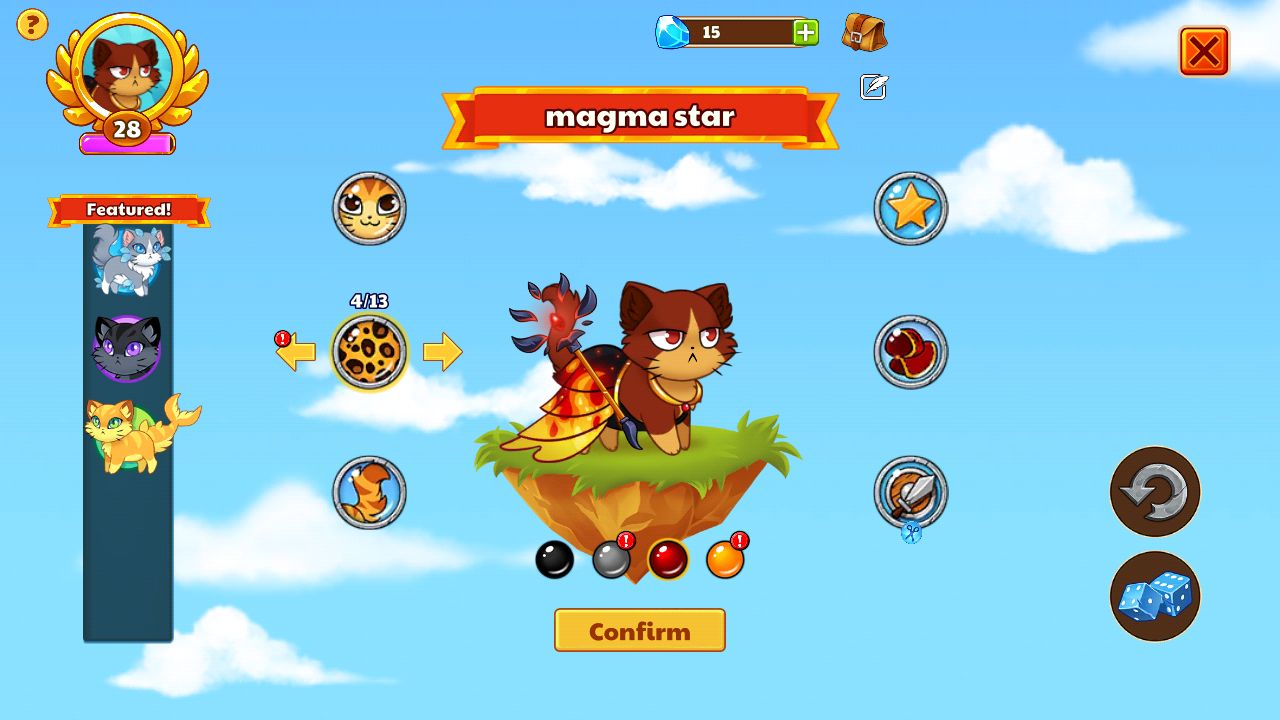Select the cat face customization icon
Viewport: 1280px width, 720px height.
point(368,209)
